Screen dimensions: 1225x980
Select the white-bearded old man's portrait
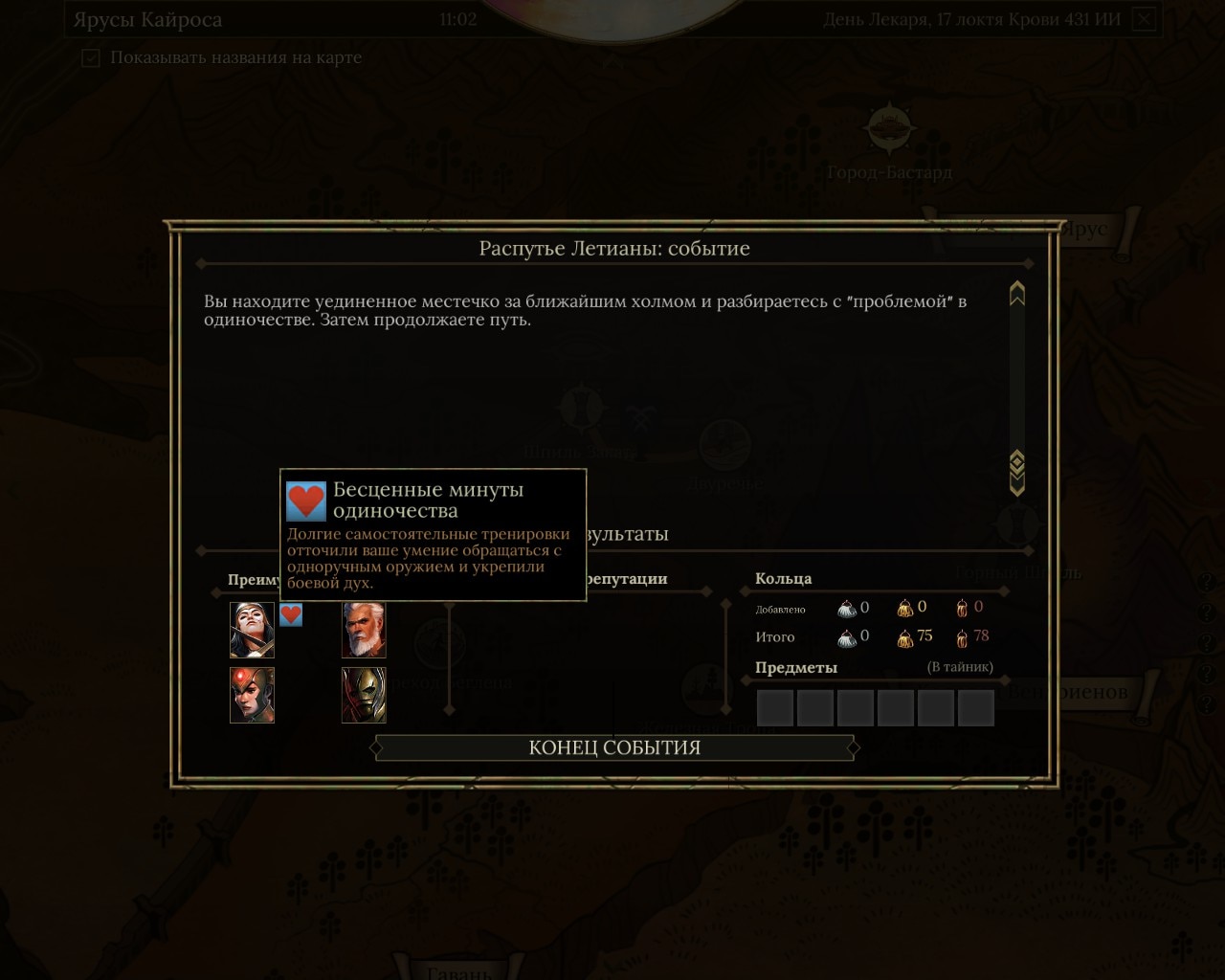pyautogui.click(x=364, y=630)
